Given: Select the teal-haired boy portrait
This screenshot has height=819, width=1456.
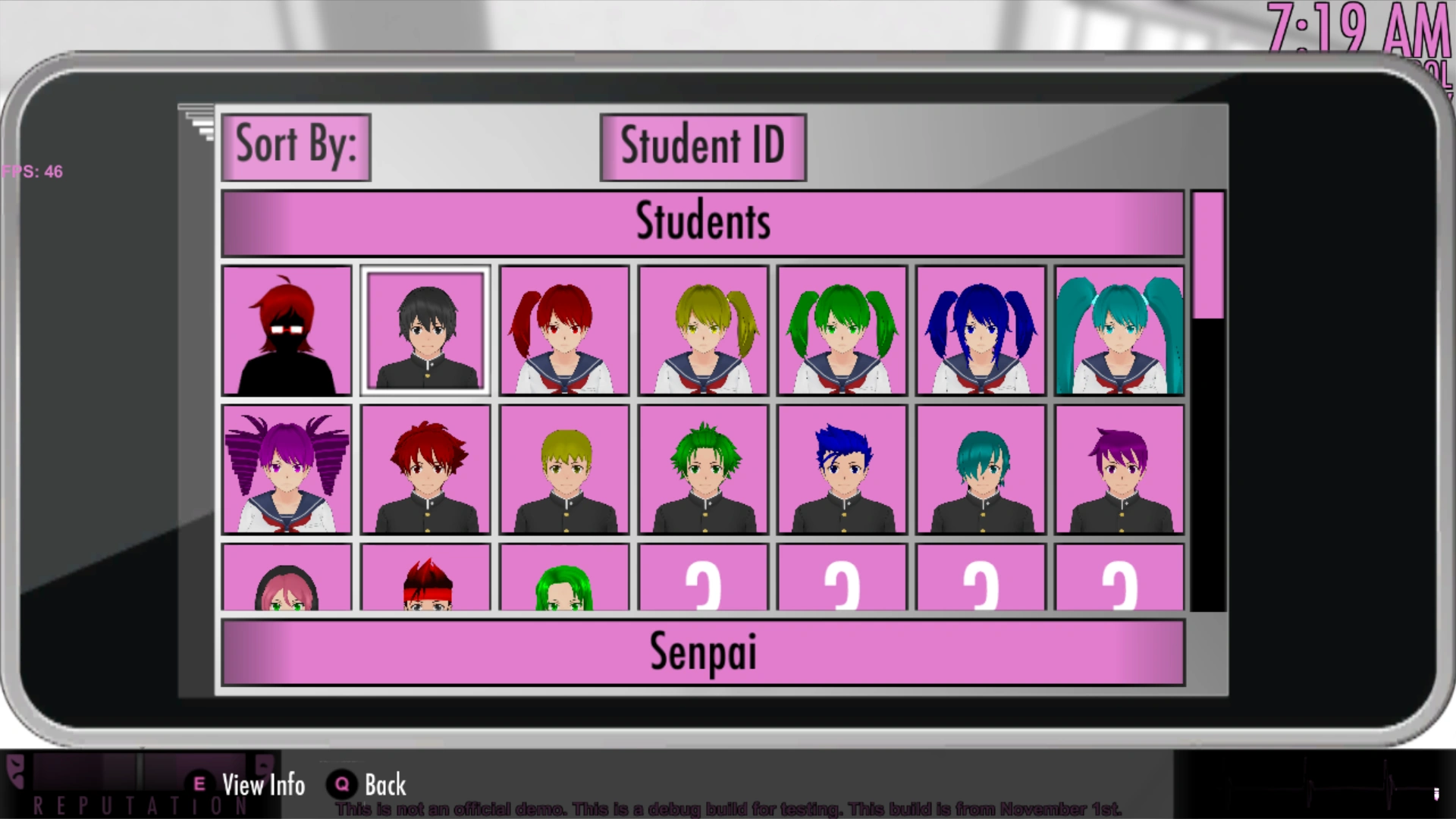Looking at the screenshot, I should click(x=981, y=469).
